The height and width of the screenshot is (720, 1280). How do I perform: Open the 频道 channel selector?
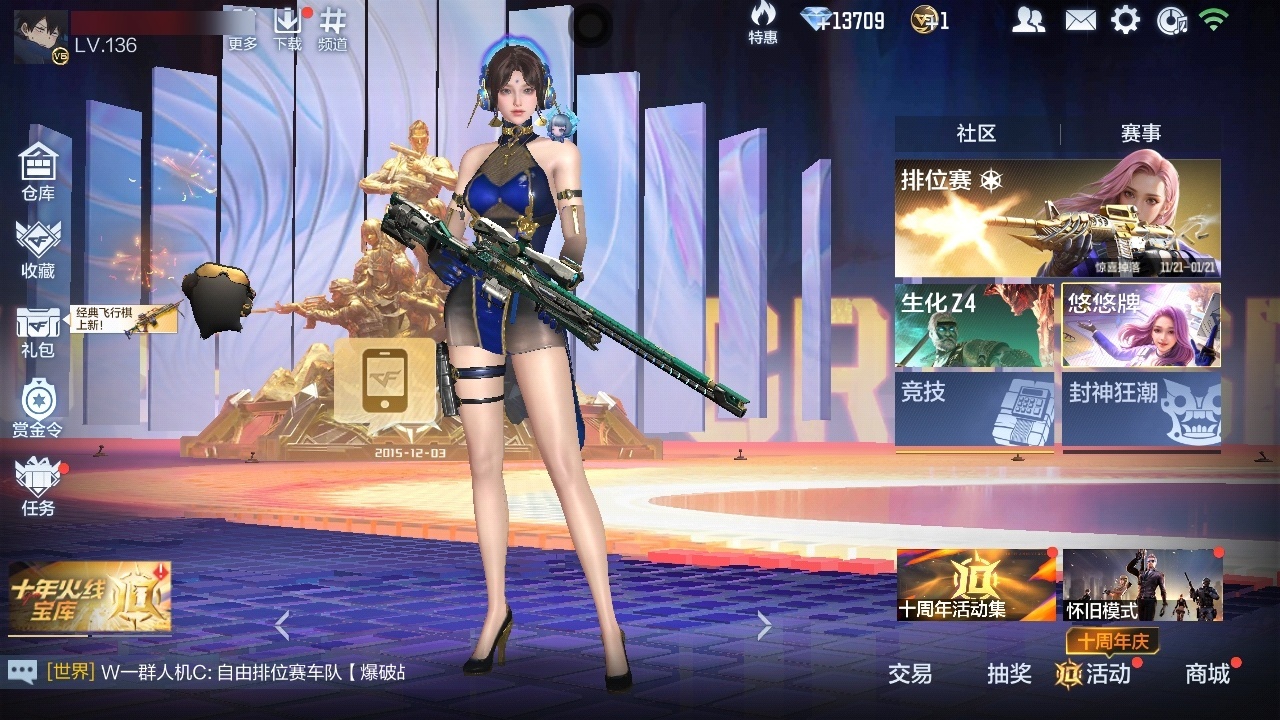click(333, 29)
